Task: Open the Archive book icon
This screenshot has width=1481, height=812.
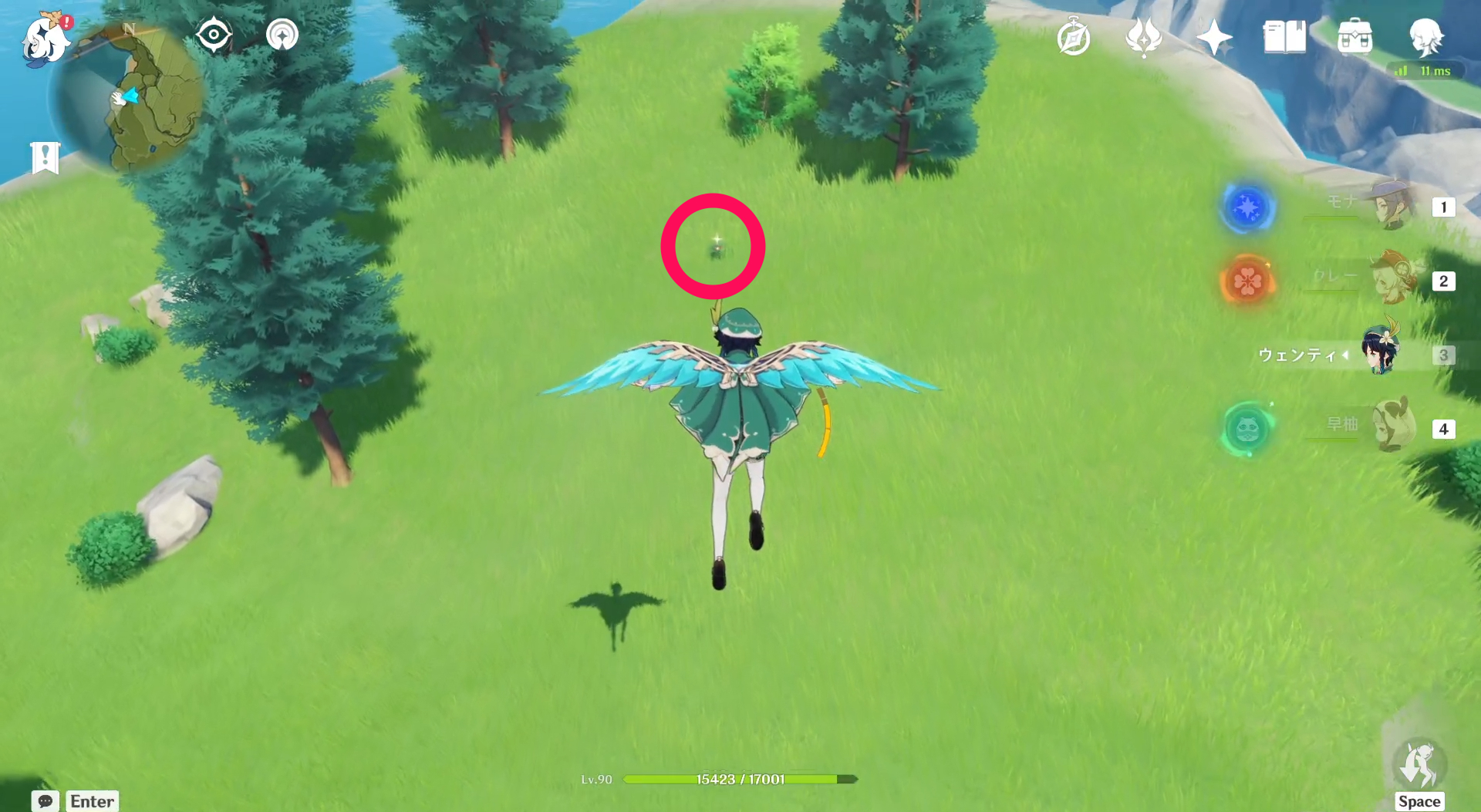Action: 1284,36
